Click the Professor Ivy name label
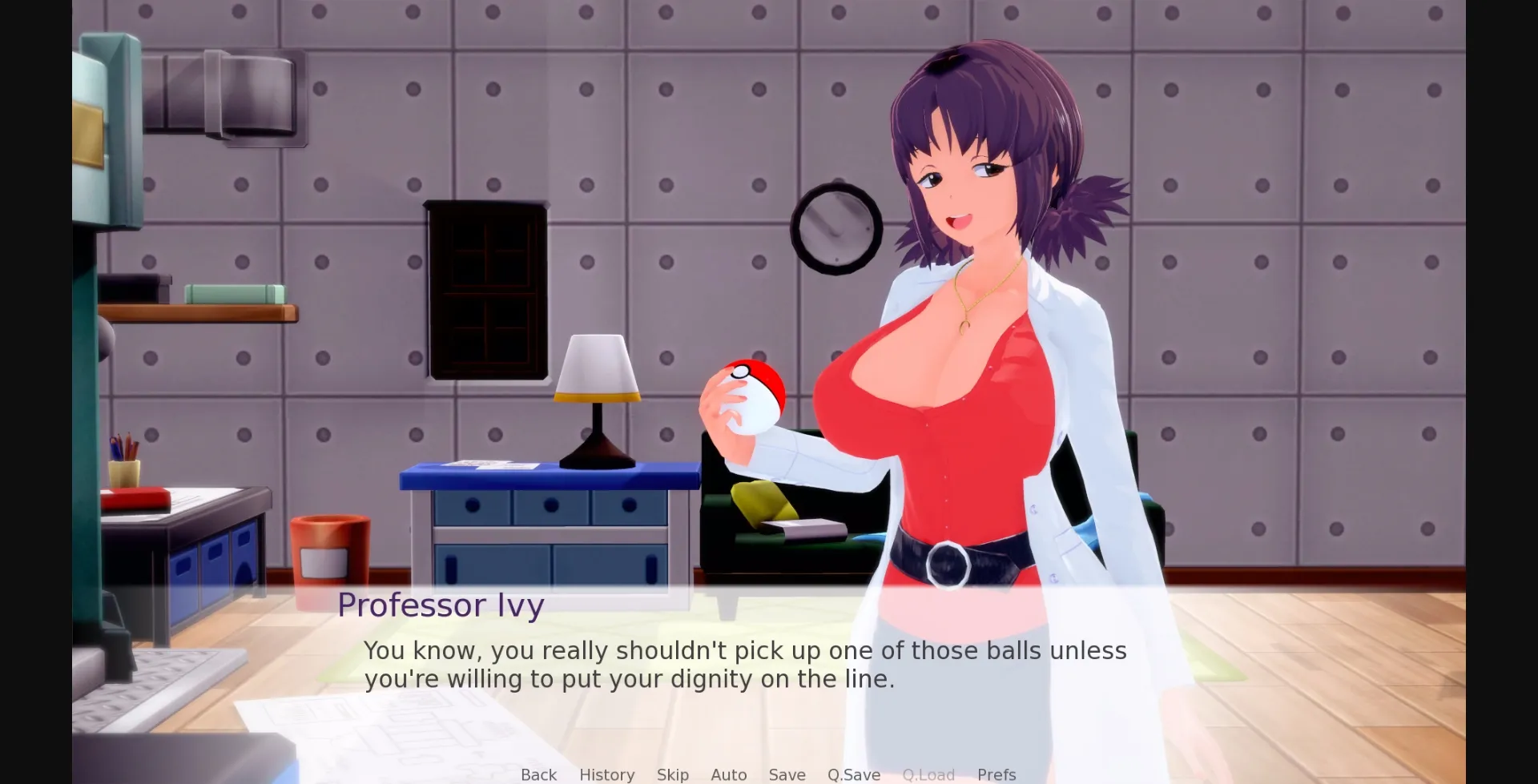1538x784 pixels. (441, 605)
